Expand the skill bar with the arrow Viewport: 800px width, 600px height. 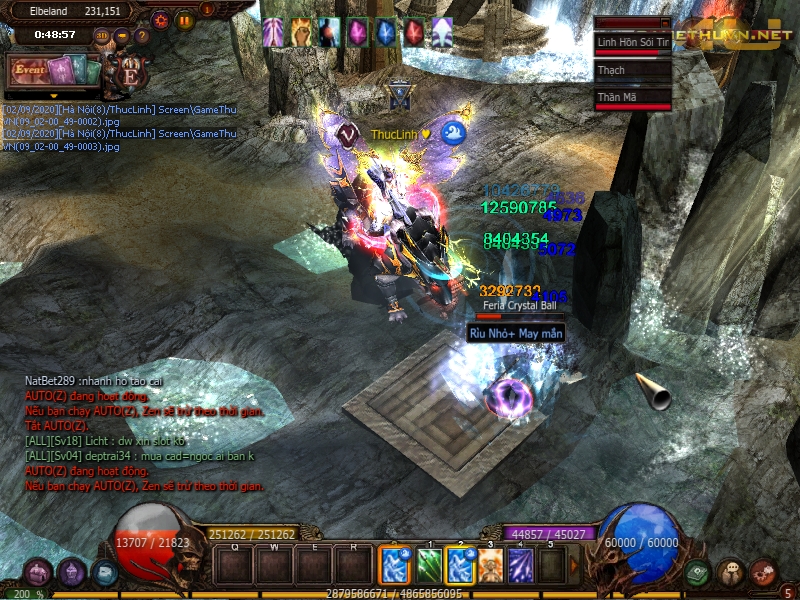pos(574,566)
